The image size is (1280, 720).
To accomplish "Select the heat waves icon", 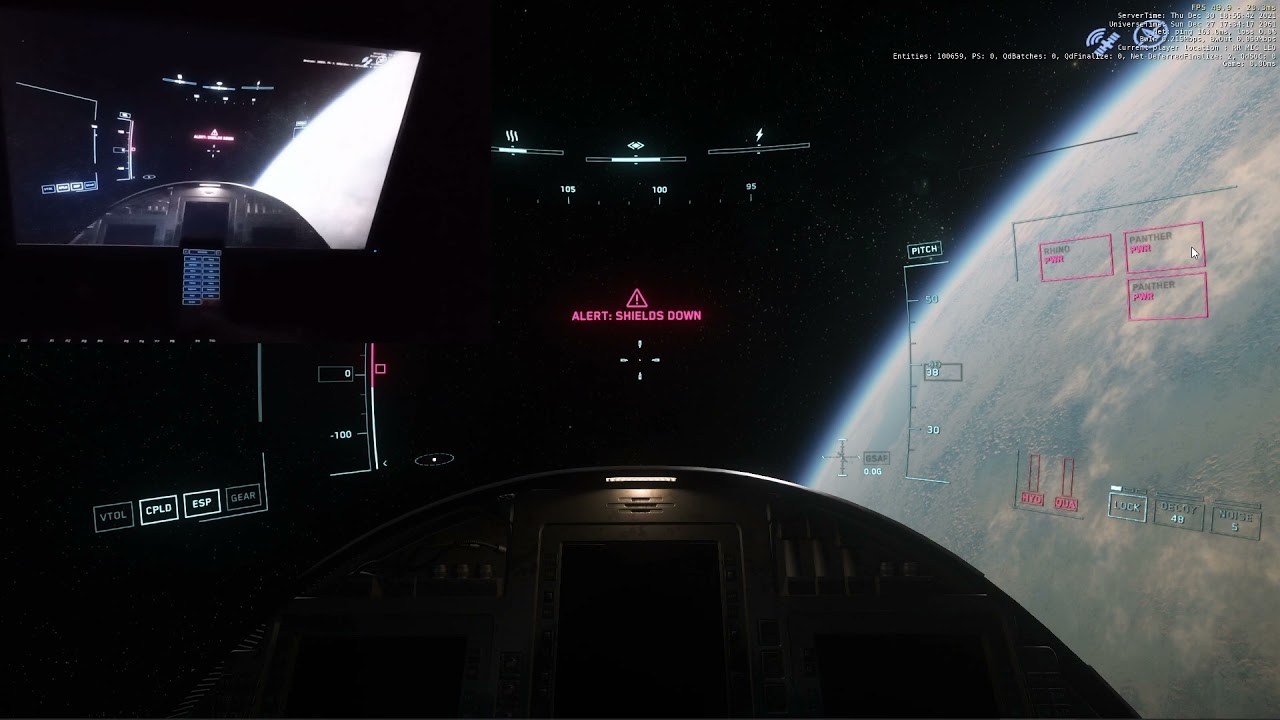I will click(x=512, y=136).
